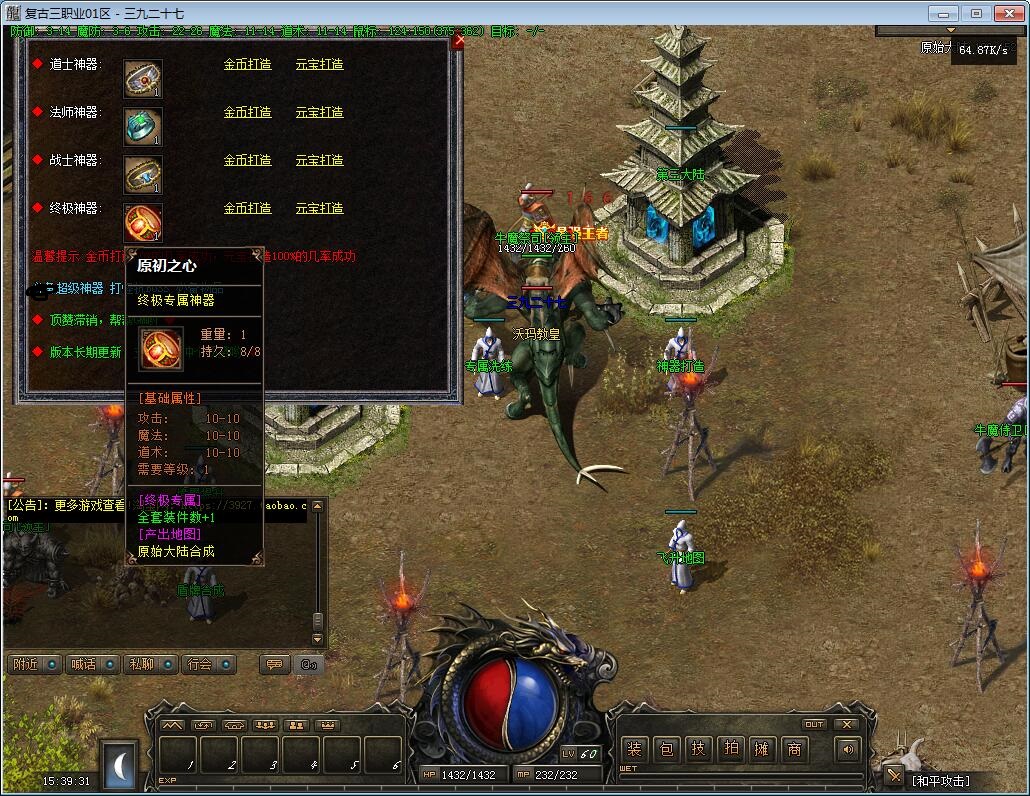Maximize the game window
The width and height of the screenshot is (1030, 796).
[x=976, y=14]
